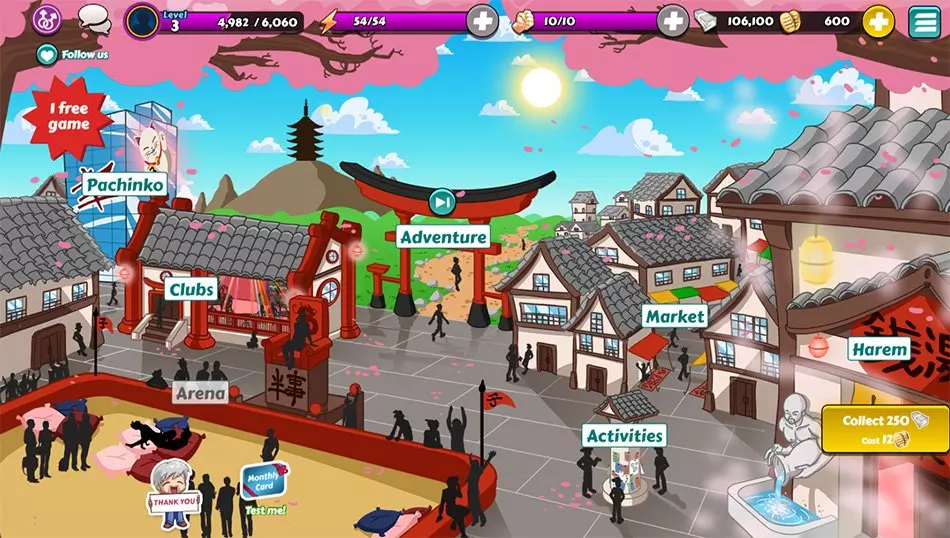Viewport: 950px width, 538px height.
Task: Open the hamburger main menu
Action: [x=925, y=21]
